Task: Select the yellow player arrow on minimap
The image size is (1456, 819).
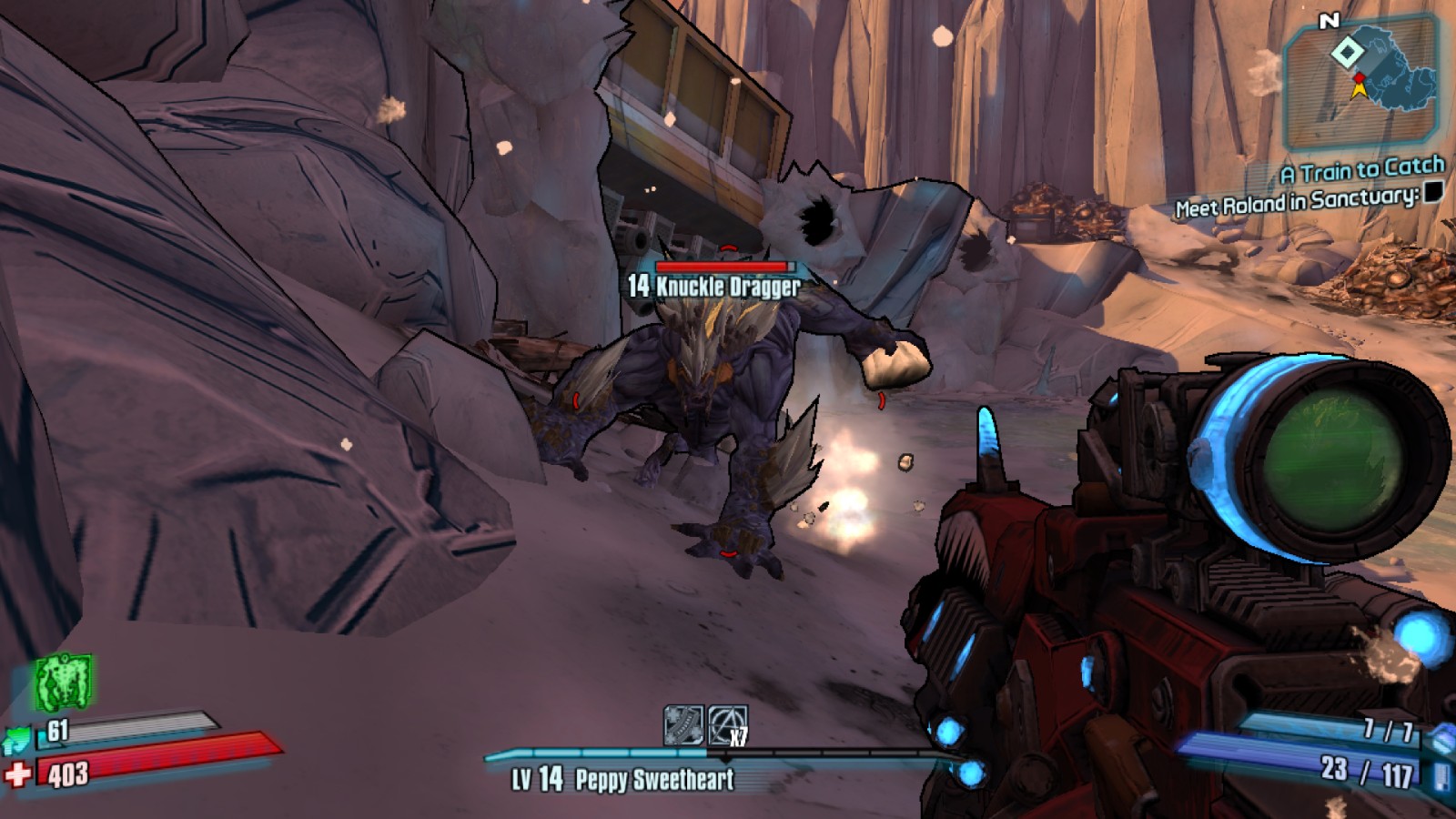Action: [x=1360, y=88]
